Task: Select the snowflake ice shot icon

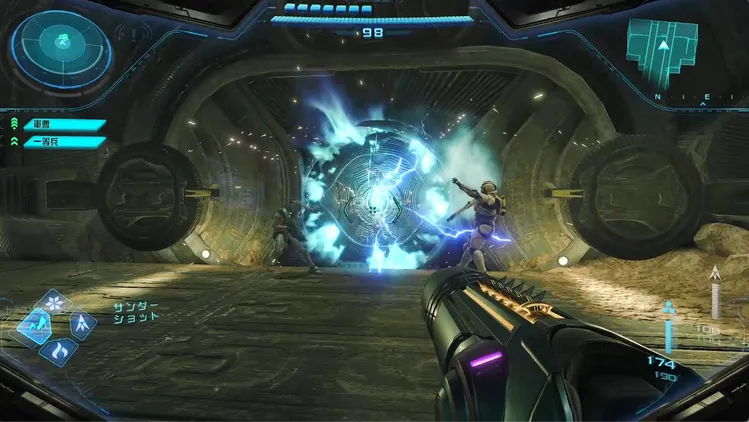Action: coord(54,301)
